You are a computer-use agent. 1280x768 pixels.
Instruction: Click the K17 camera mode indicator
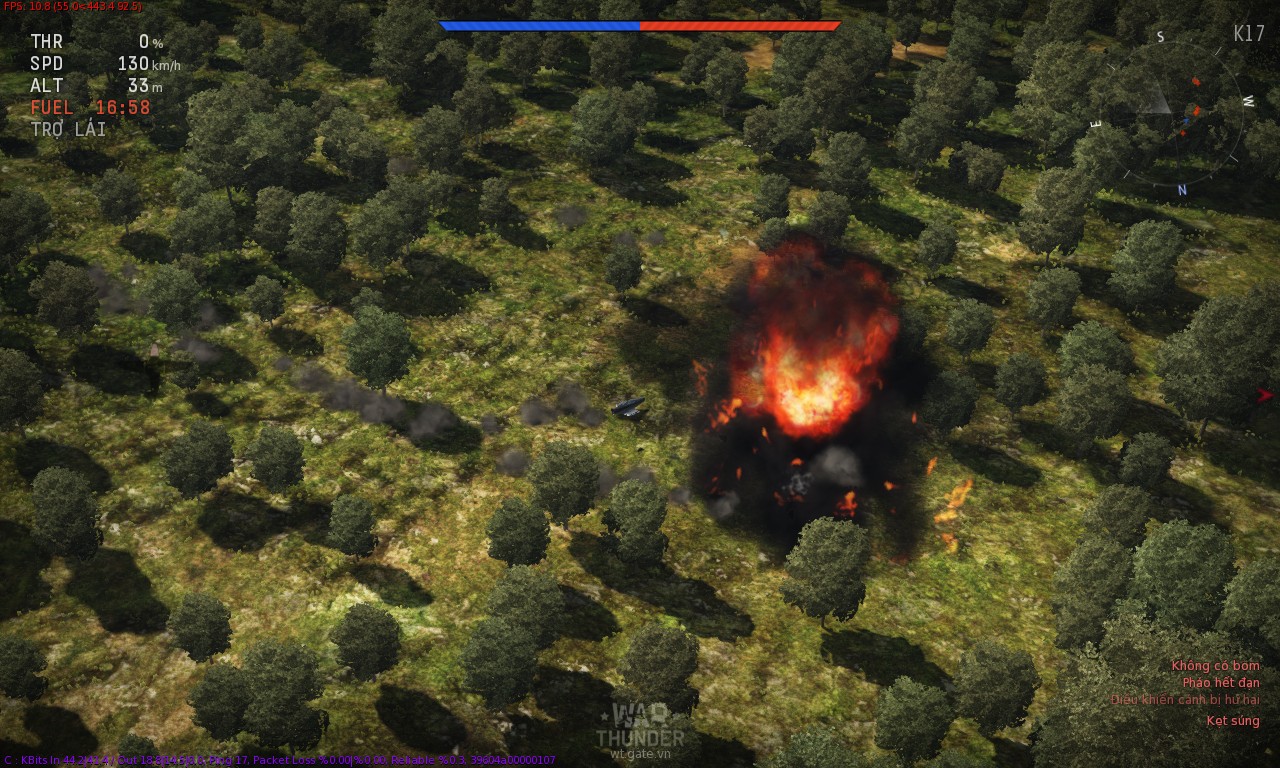1248,33
